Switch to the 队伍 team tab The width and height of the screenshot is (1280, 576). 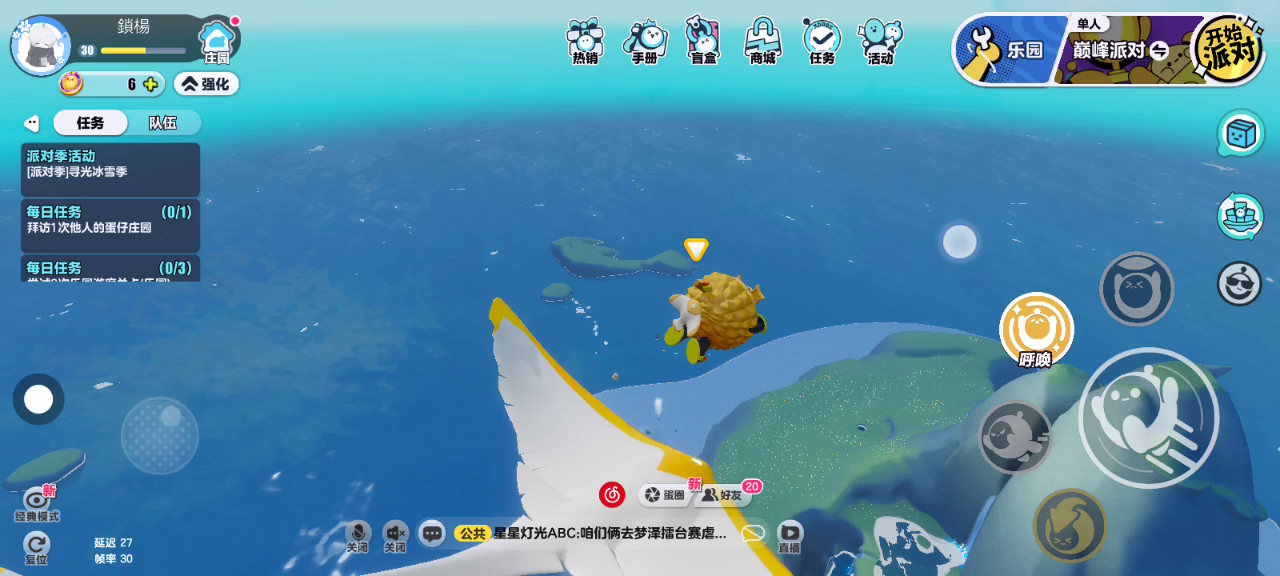(x=163, y=123)
